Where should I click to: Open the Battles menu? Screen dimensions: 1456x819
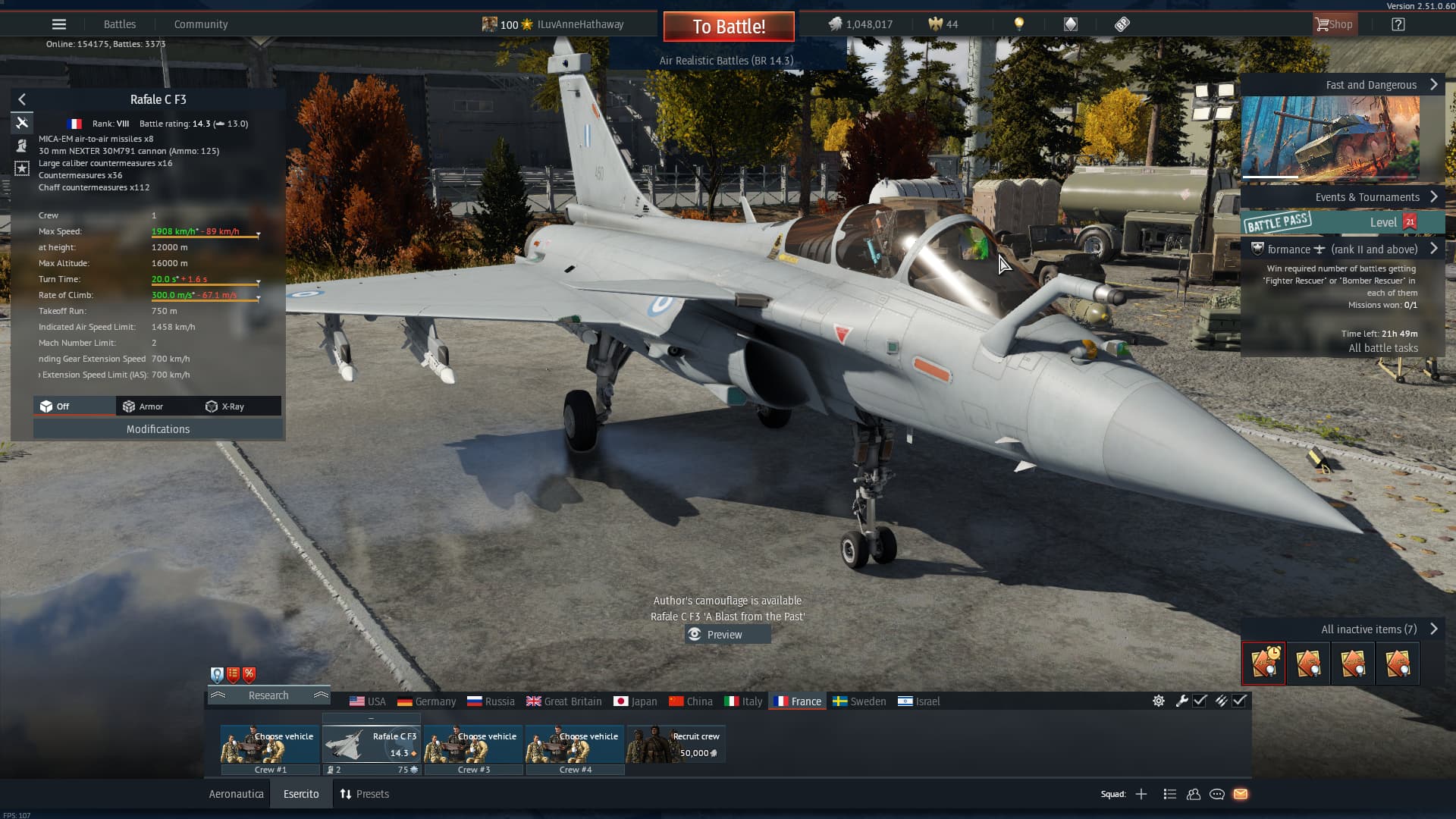(x=120, y=24)
